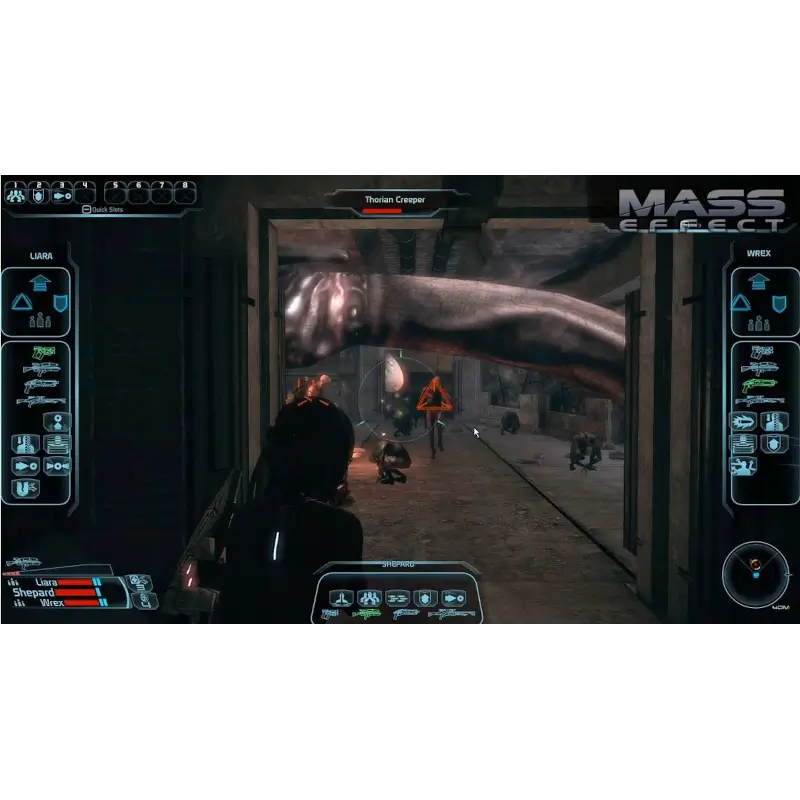Order Liara to rally using the squad icon
Image resolution: width=800 pixels, height=800 pixels.
click(x=40, y=322)
